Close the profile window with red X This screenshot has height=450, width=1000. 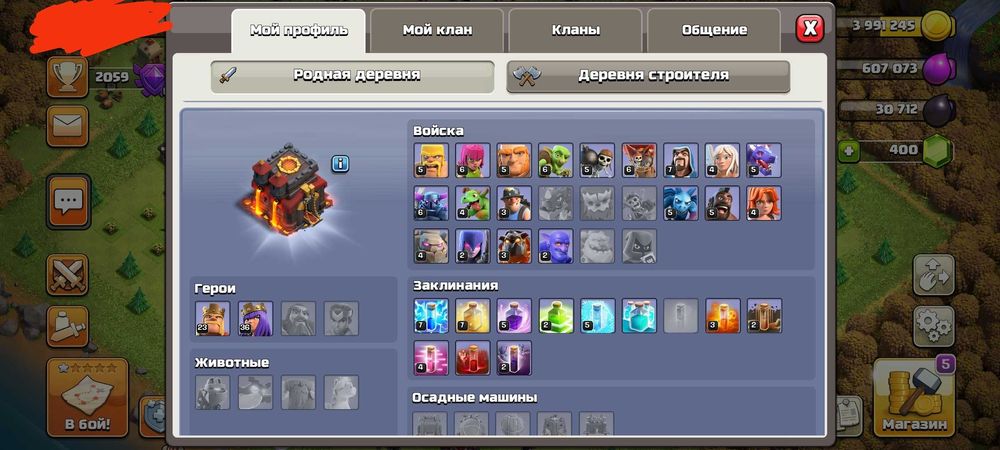tap(810, 28)
